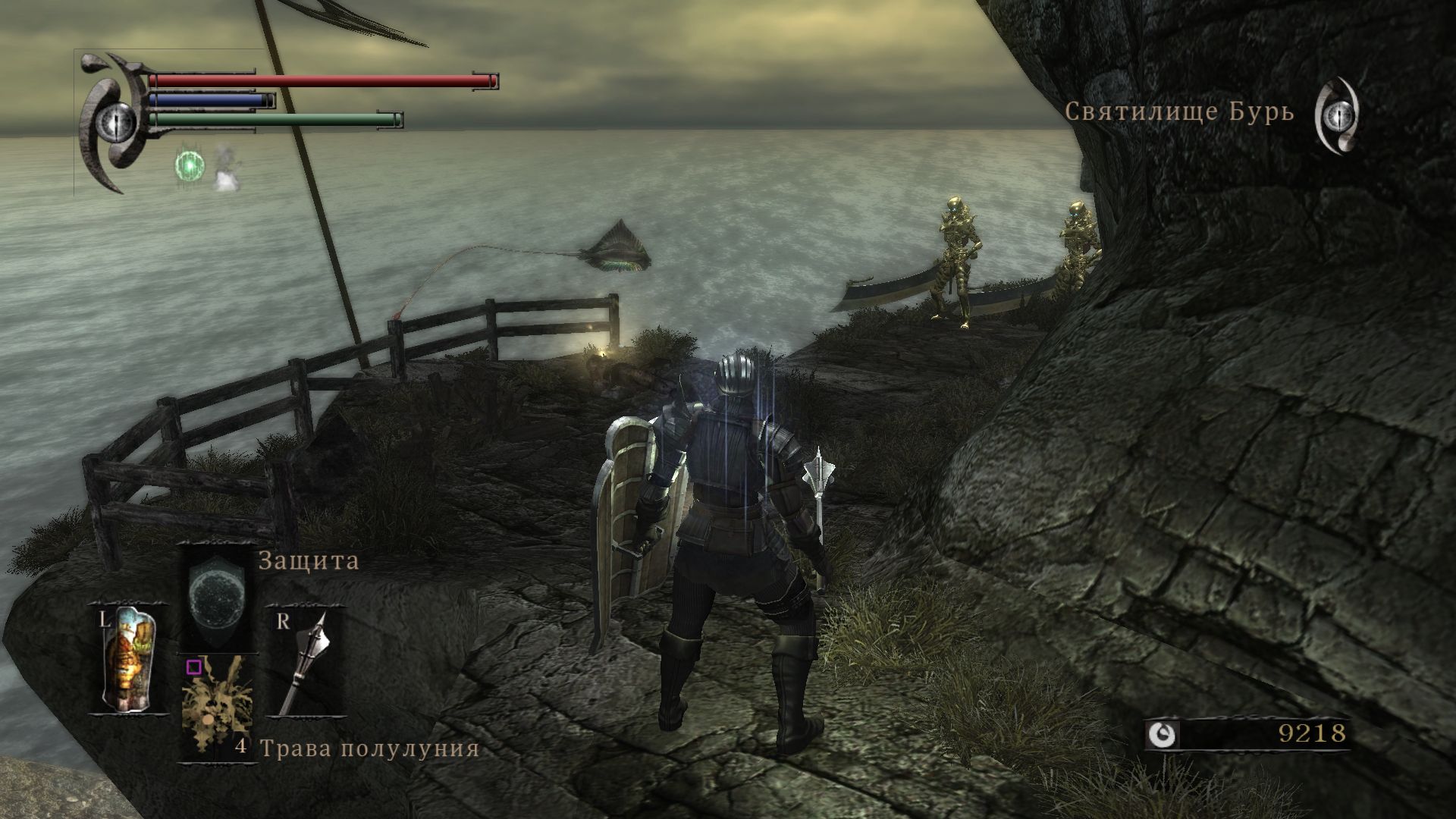Click the white figure status icon
The height and width of the screenshot is (819, 1456).
(x=224, y=168)
